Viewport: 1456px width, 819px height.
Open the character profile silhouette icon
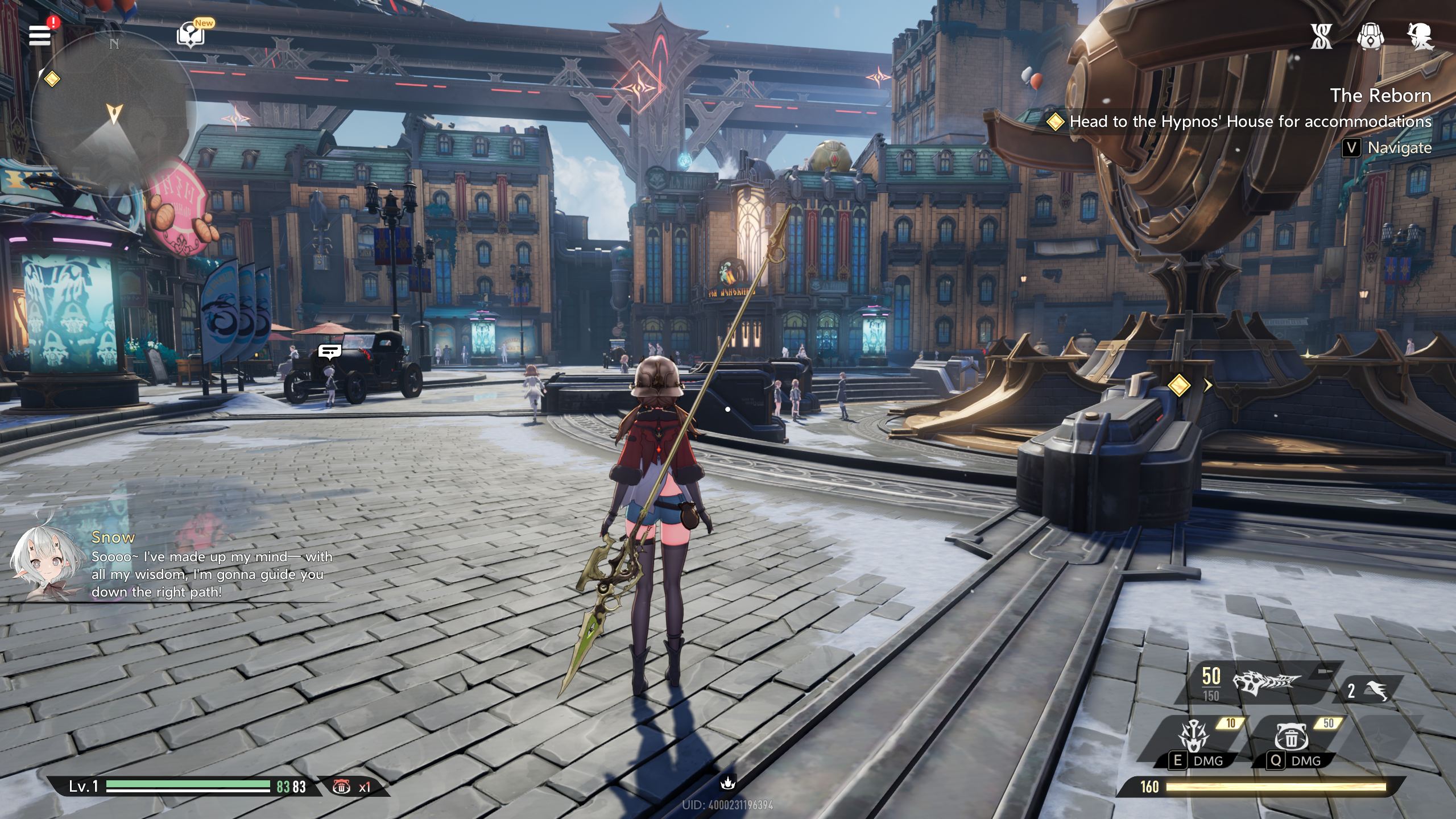(x=1420, y=36)
